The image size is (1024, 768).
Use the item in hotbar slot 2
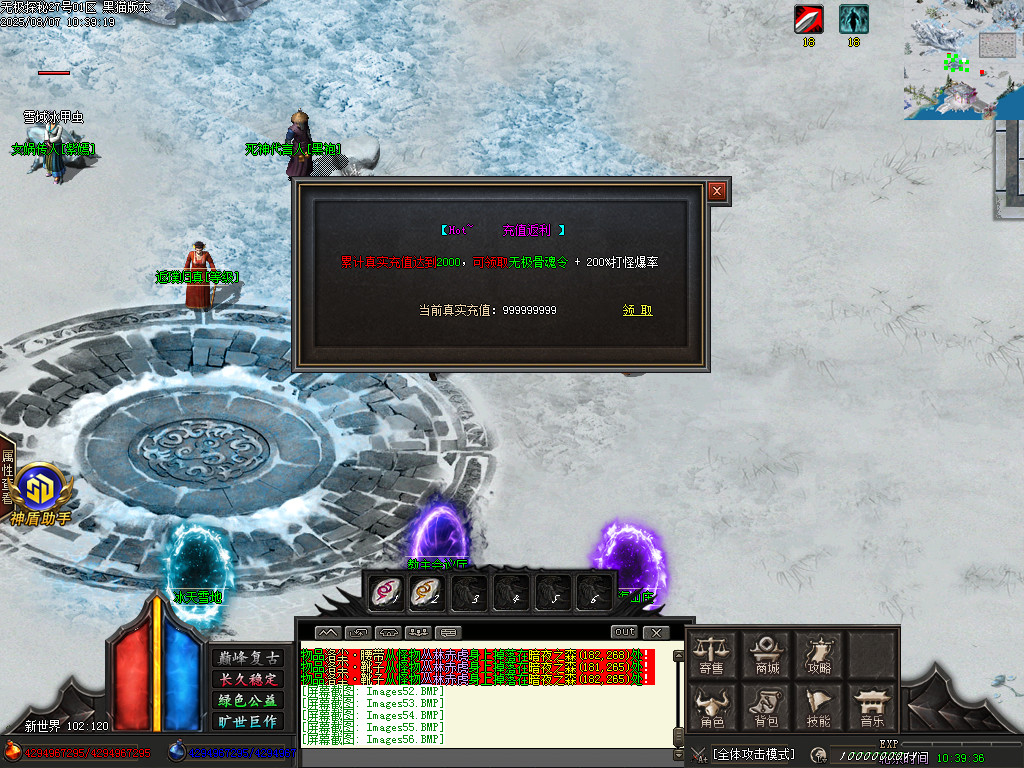click(427, 592)
